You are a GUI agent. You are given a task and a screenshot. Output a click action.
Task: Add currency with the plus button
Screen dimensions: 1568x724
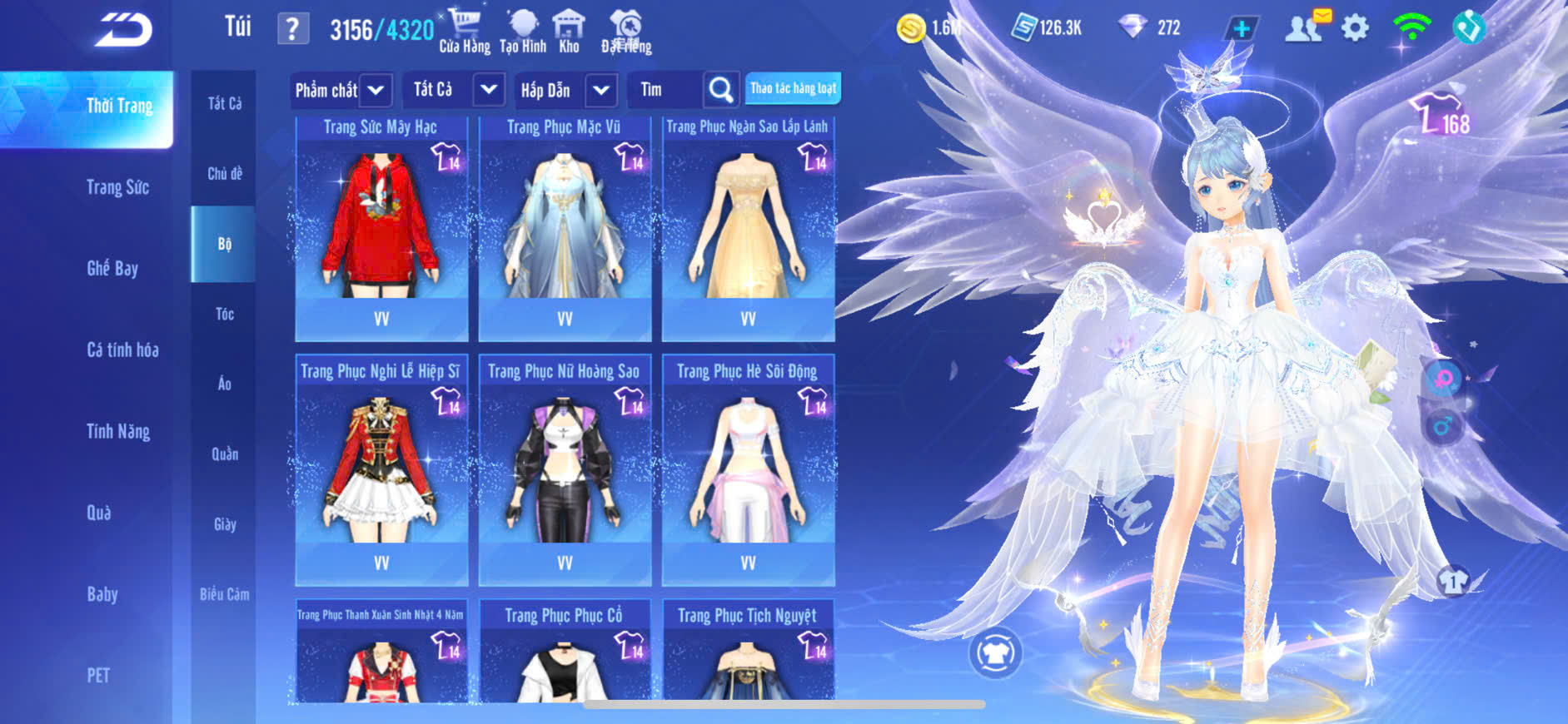[1241, 28]
